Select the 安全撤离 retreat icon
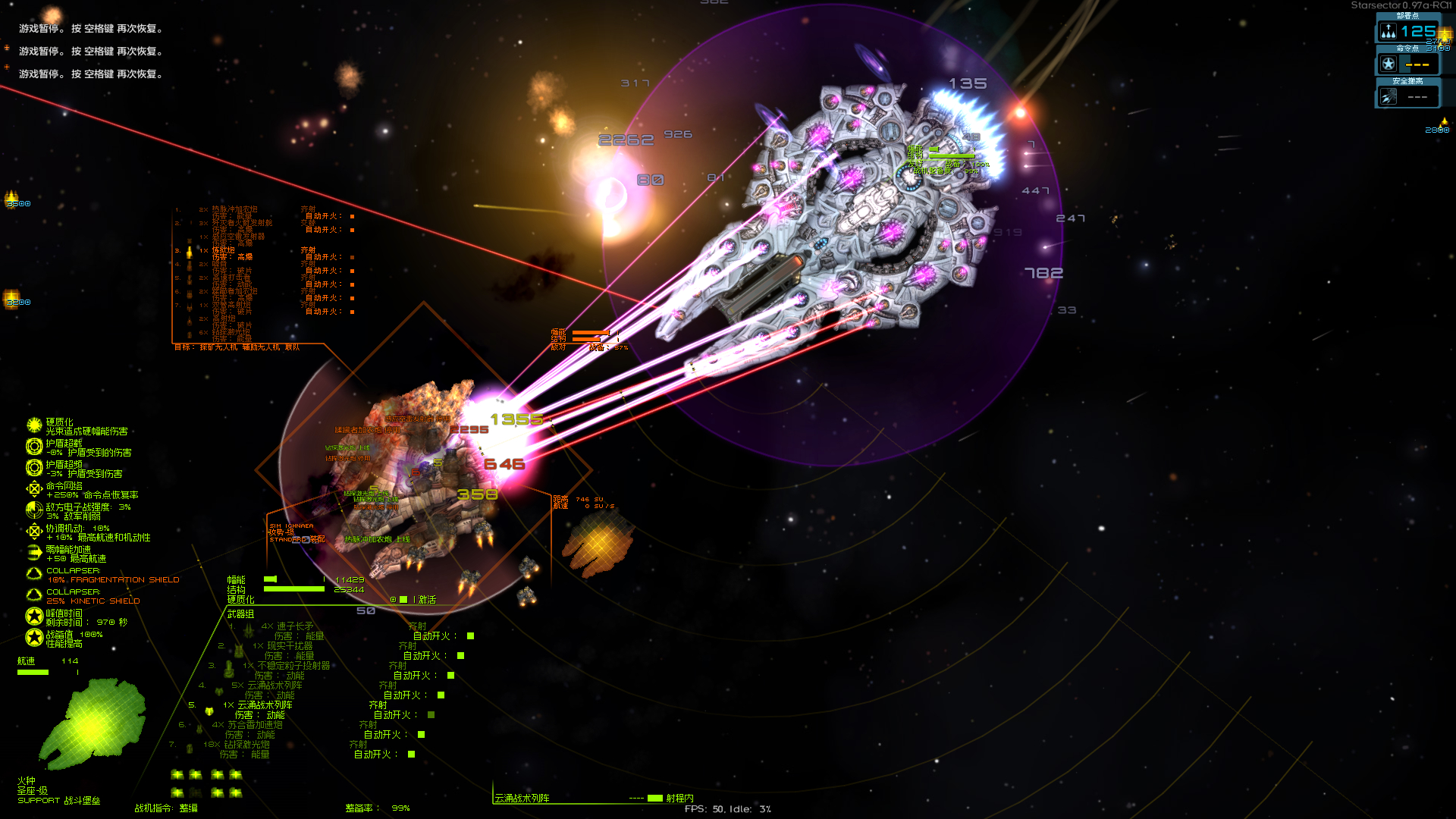The image size is (1456, 819). coord(1389,96)
